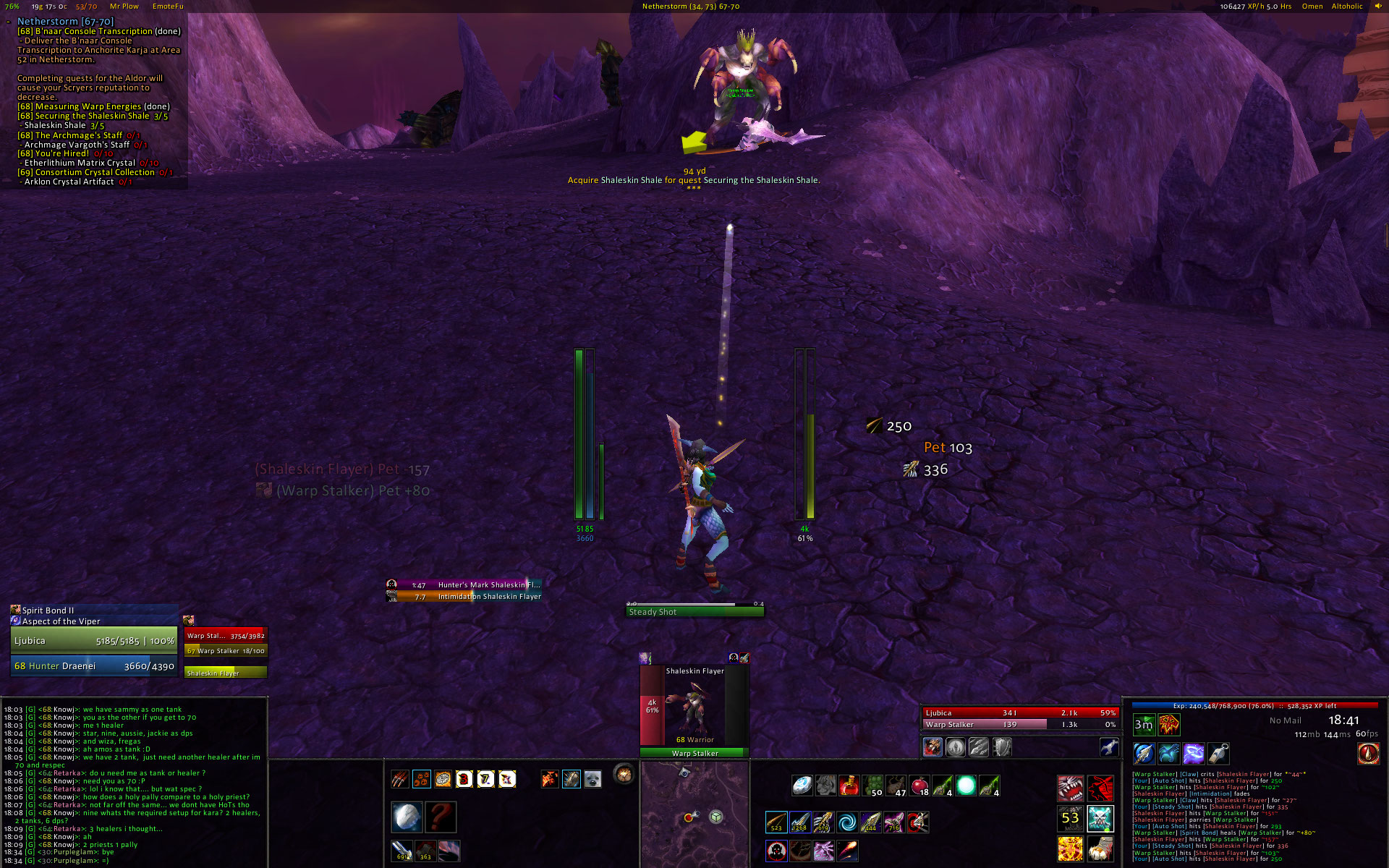Use the snowball item slot
The height and width of the screenshot is (868, 1389).
(407, 817)
